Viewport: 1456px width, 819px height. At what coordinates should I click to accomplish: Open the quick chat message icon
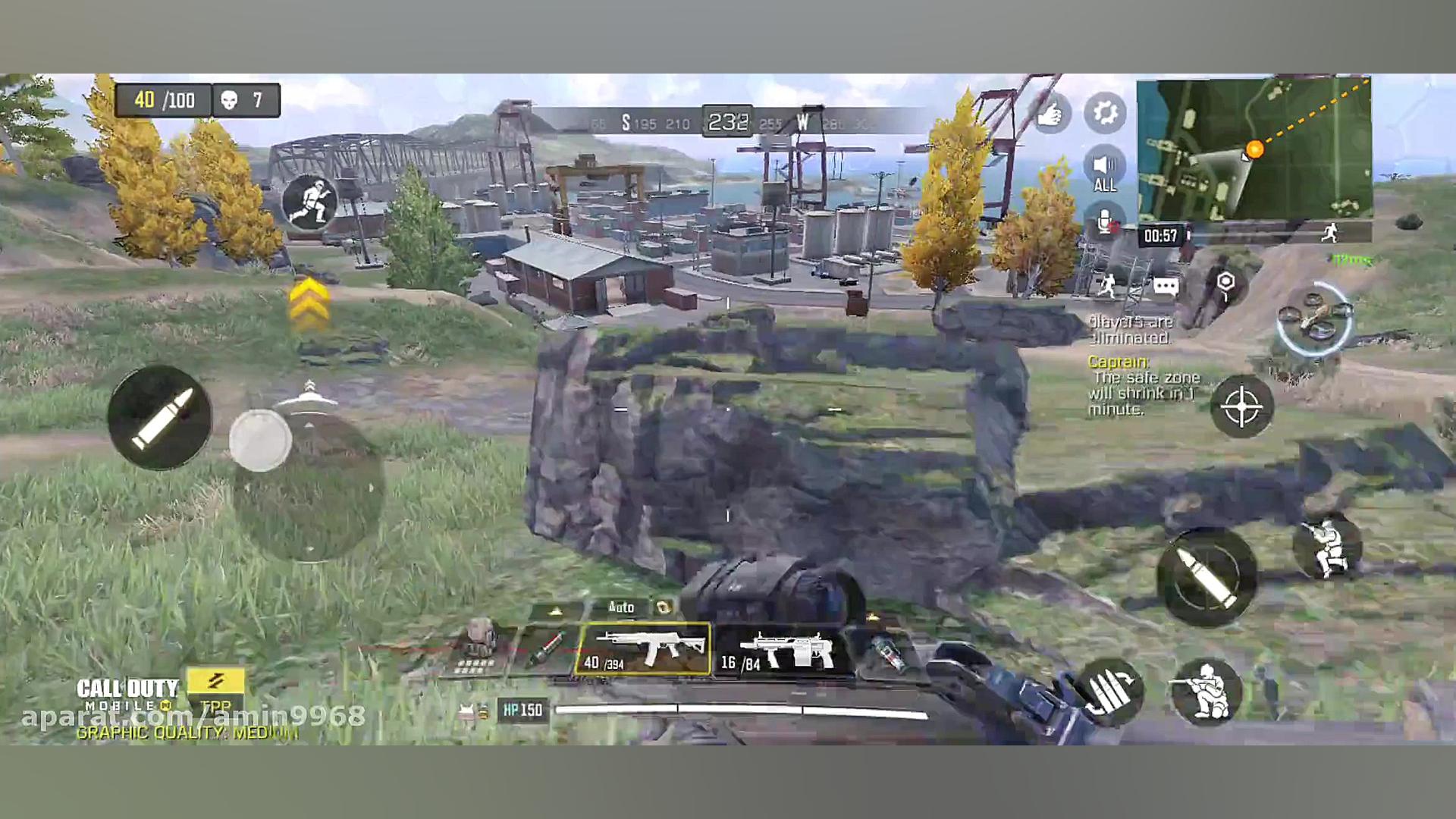[x=1168, y=284]
